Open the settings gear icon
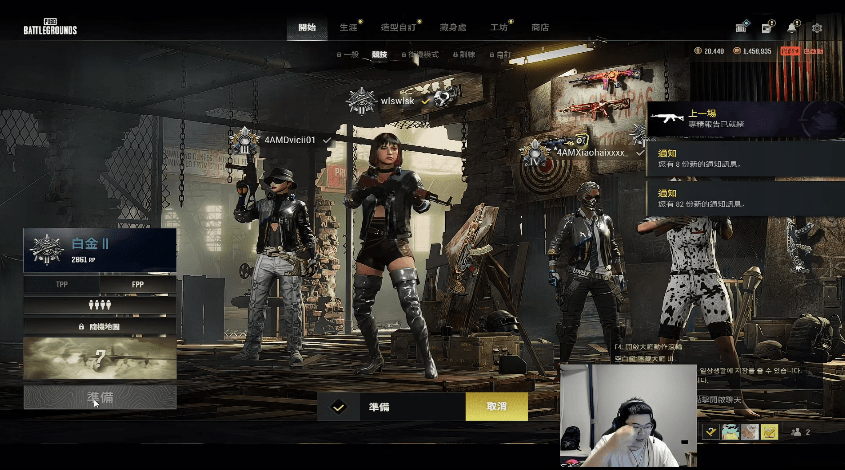This screenshot has width=845, height=470. (817, 27)
